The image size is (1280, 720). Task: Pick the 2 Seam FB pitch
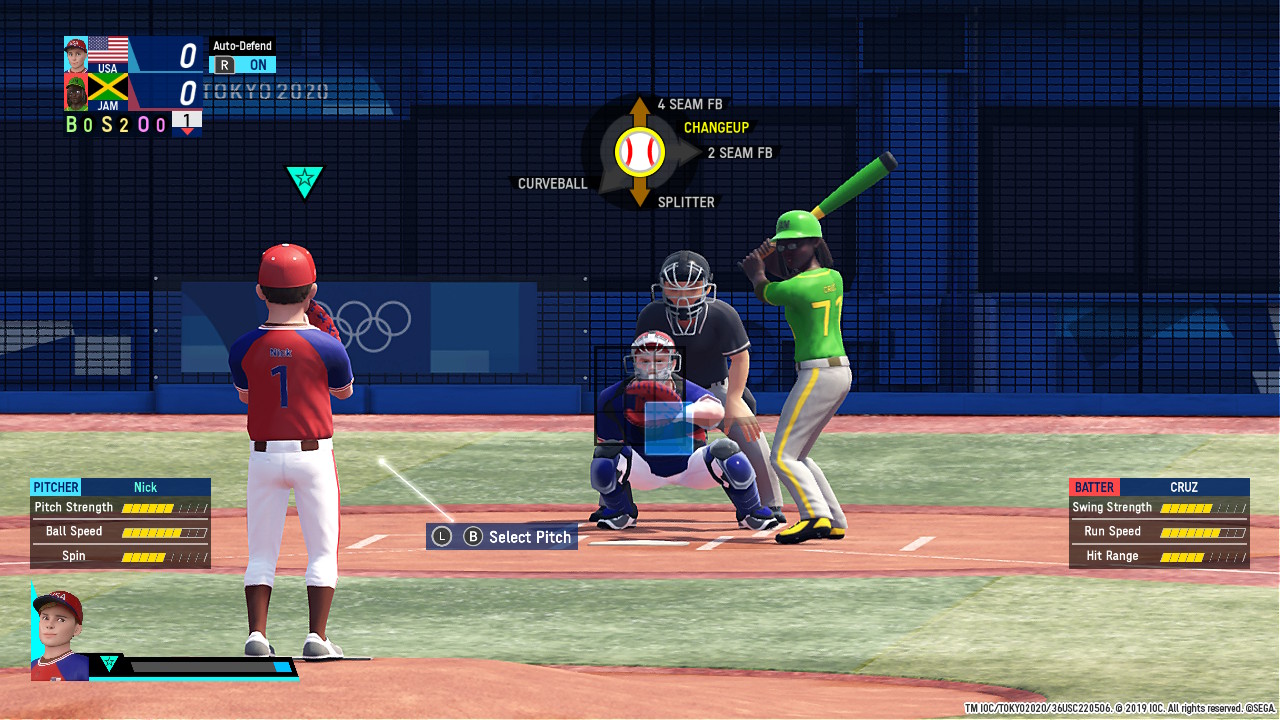click(740, 152)
